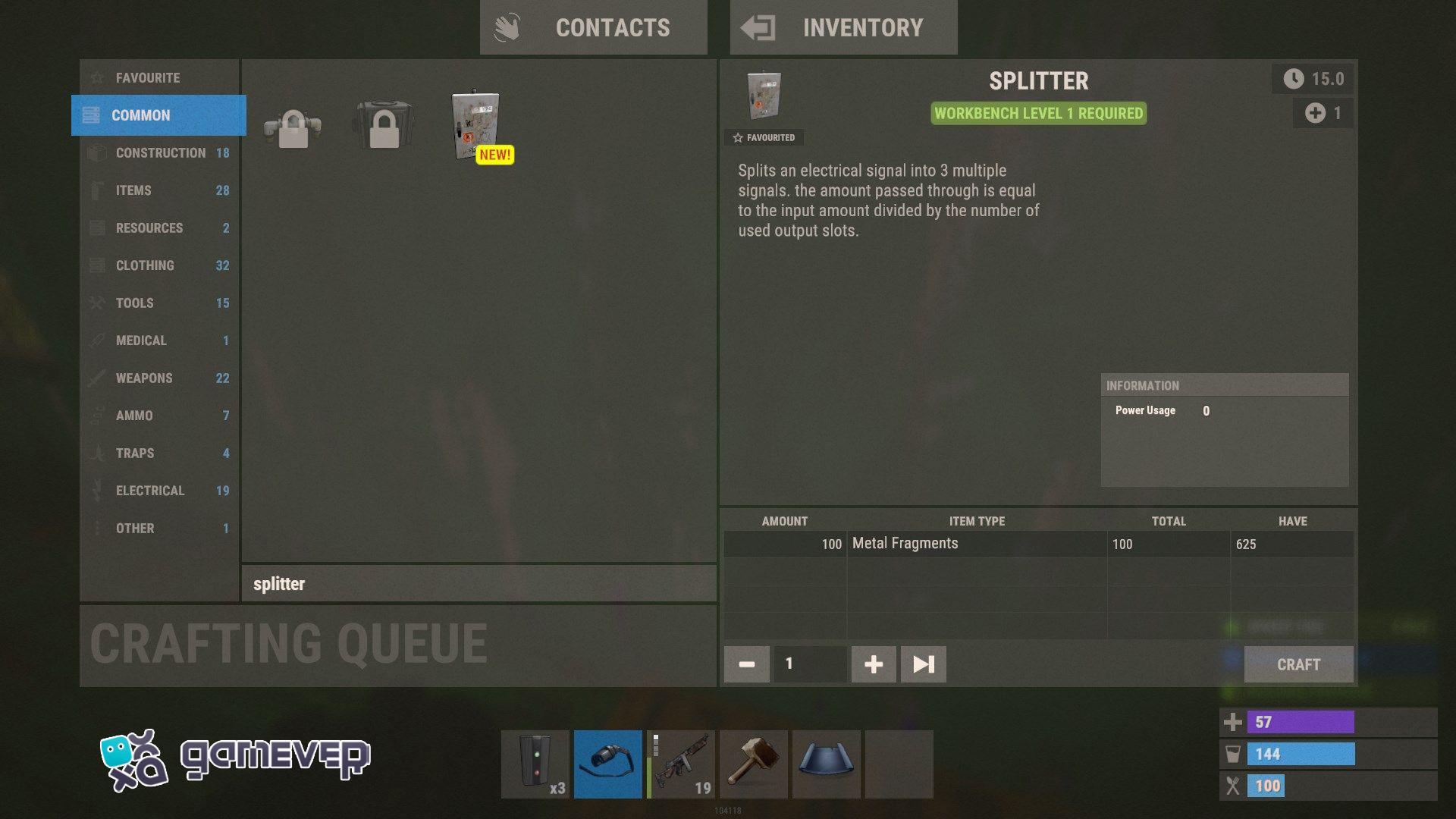Decrease craft quantity with minus button
The height and width of the screenshot is (819, 1456).
click(x=746, y=664)
